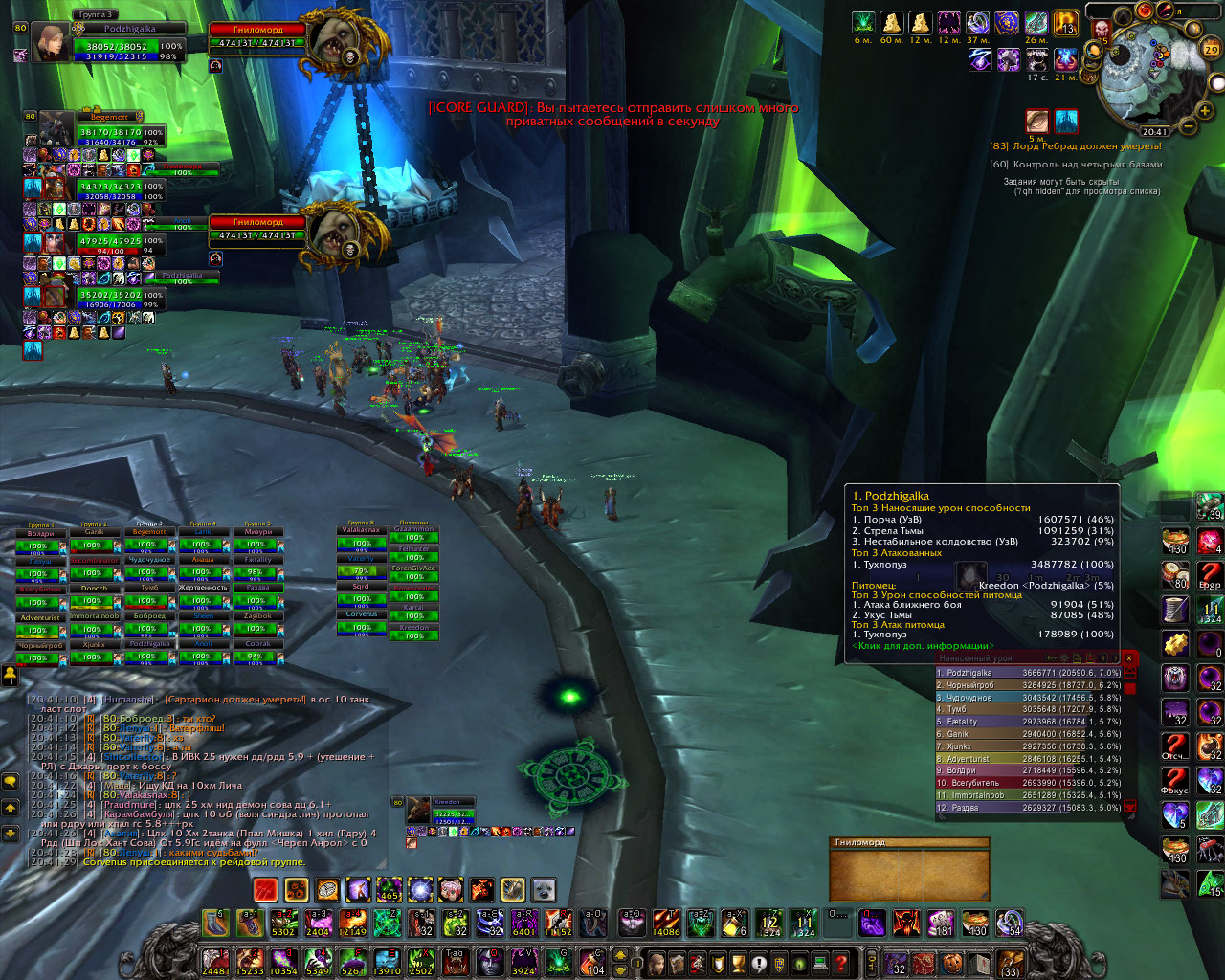
Task: Use the action button showing 14086
Action: (x=667, y=924)
